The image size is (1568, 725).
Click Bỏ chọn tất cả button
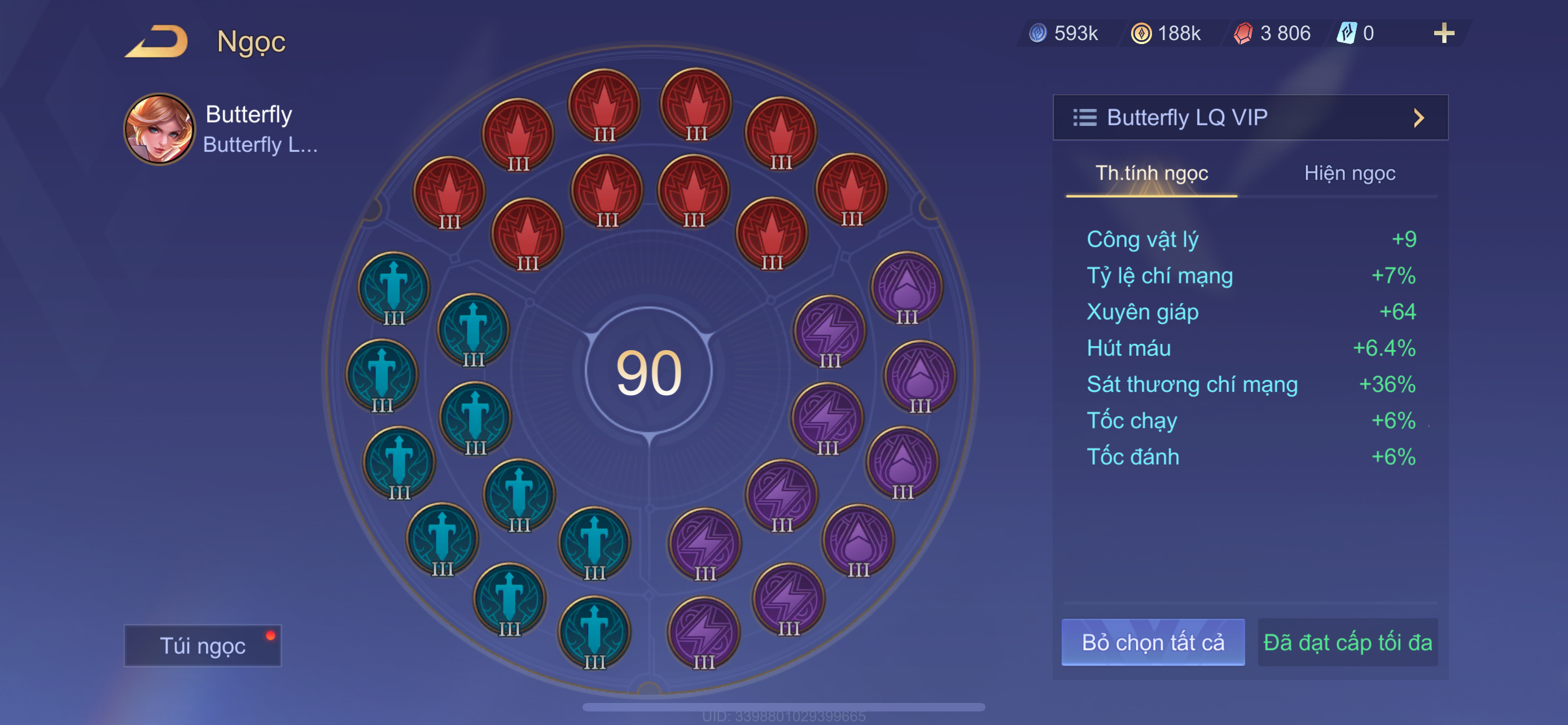(1152, 642)
